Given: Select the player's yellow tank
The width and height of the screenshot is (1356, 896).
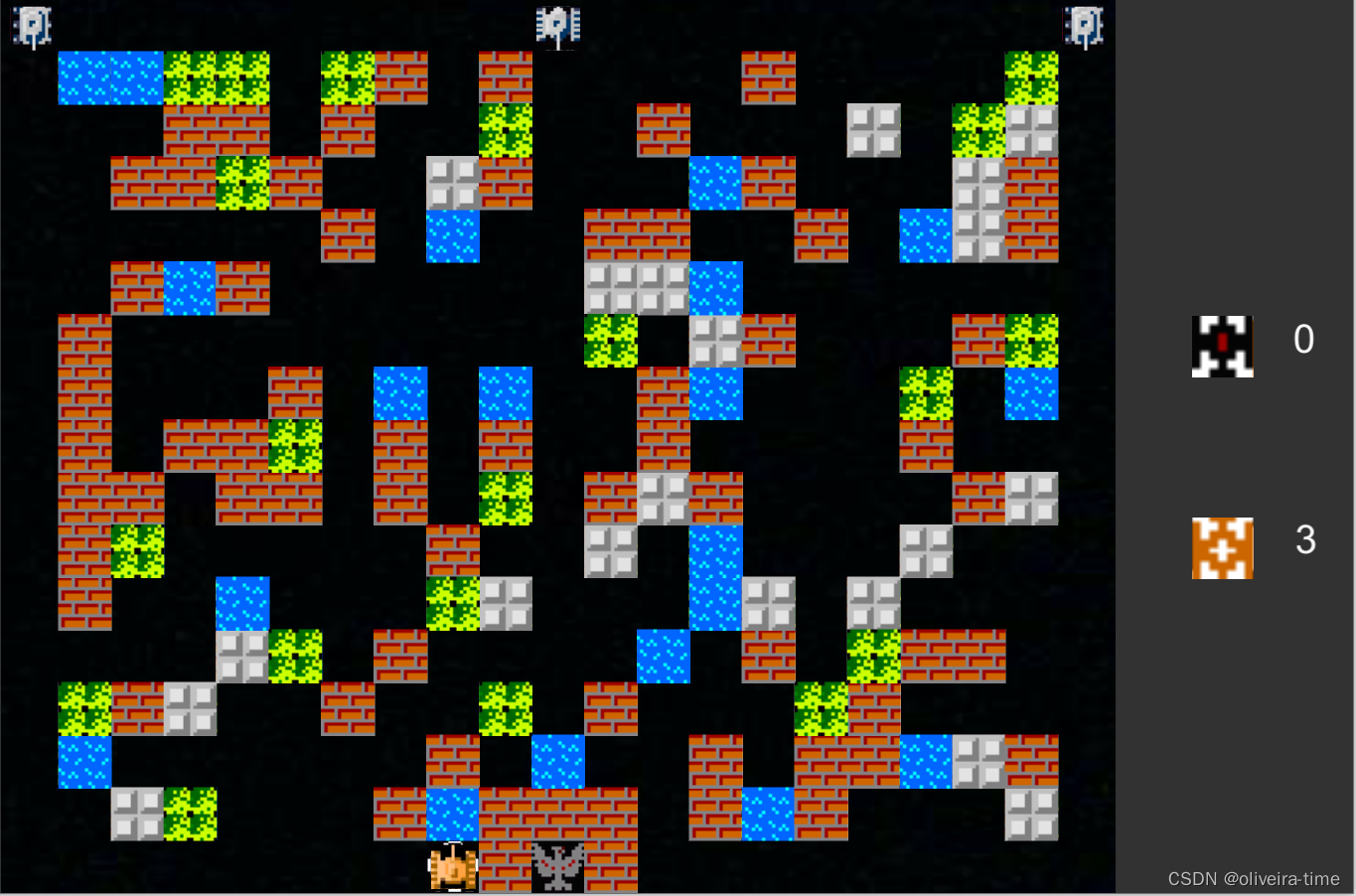Looking at the screenshot, I should point(452,868).
